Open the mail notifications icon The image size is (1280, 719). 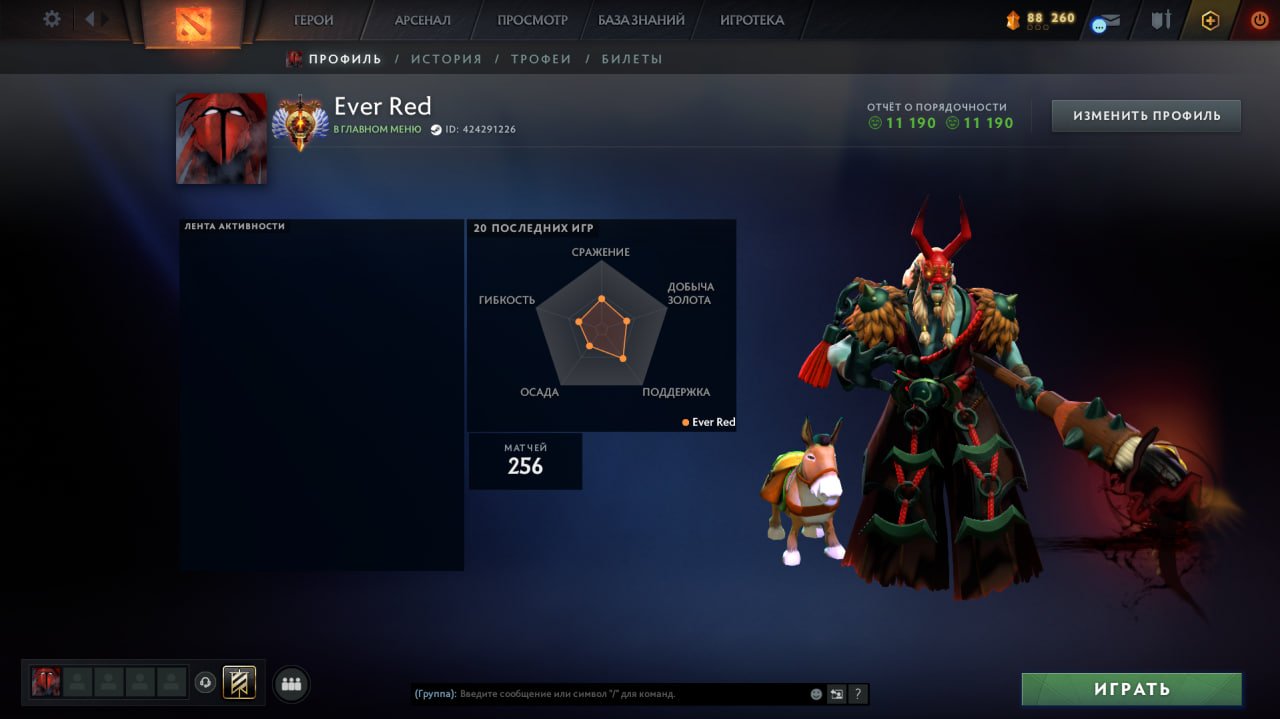click(x=1105, y=22)
